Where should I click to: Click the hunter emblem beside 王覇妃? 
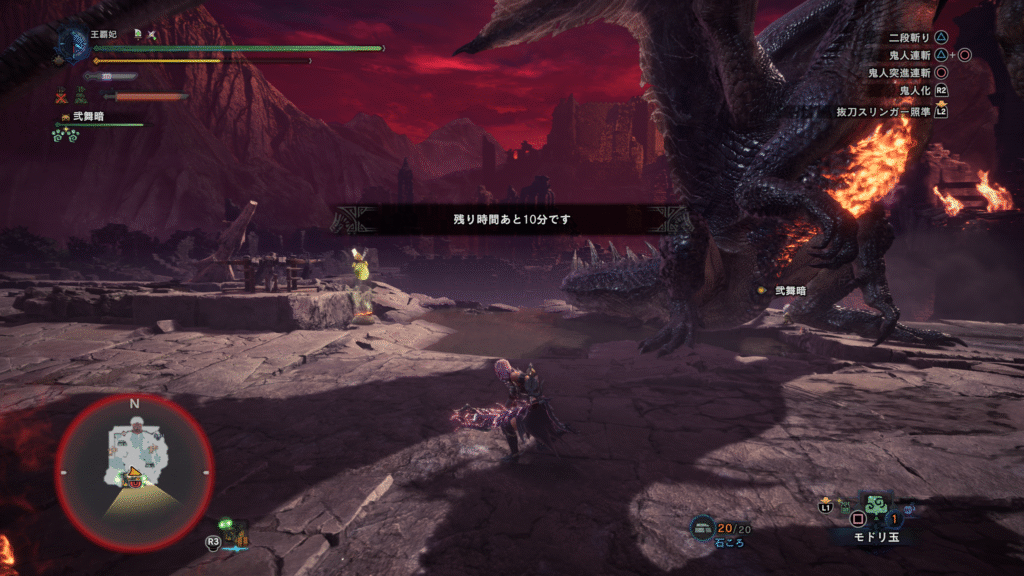[73, 43]
